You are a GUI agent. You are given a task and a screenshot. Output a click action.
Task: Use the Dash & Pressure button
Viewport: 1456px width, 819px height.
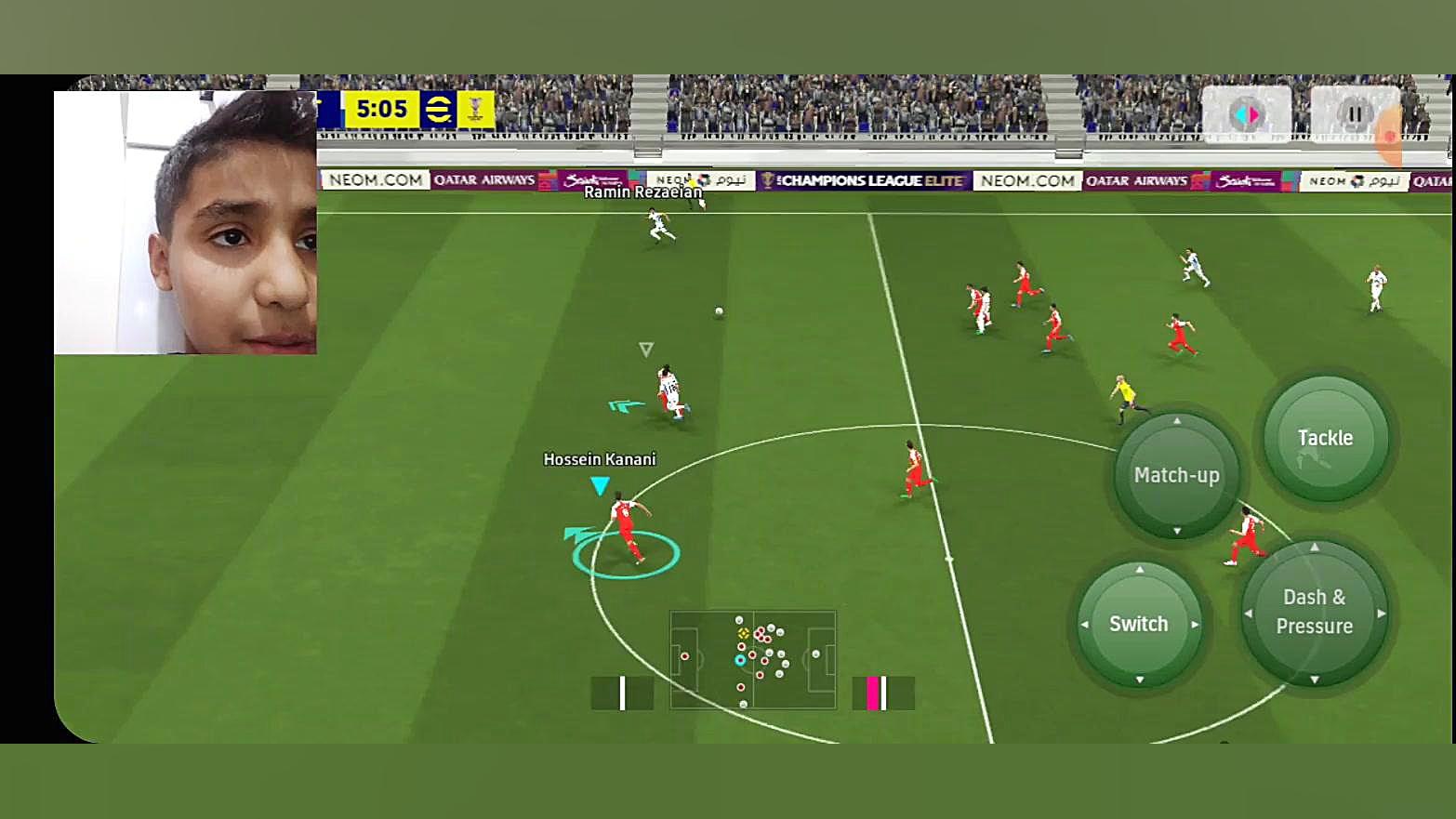(x=1314, y=613)
